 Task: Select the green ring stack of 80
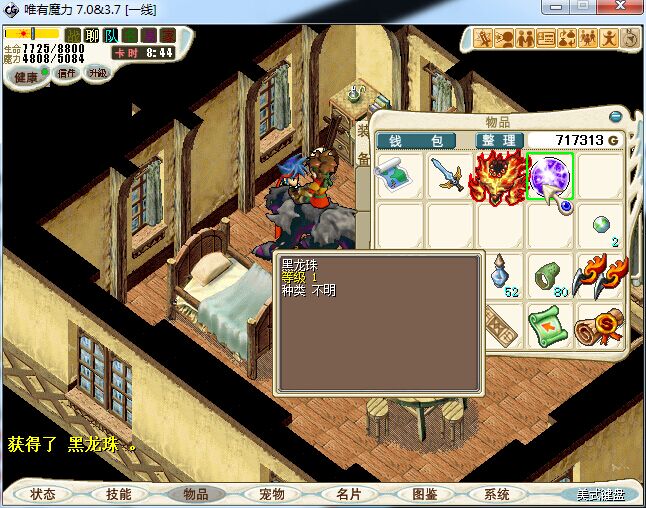[549, 276]
